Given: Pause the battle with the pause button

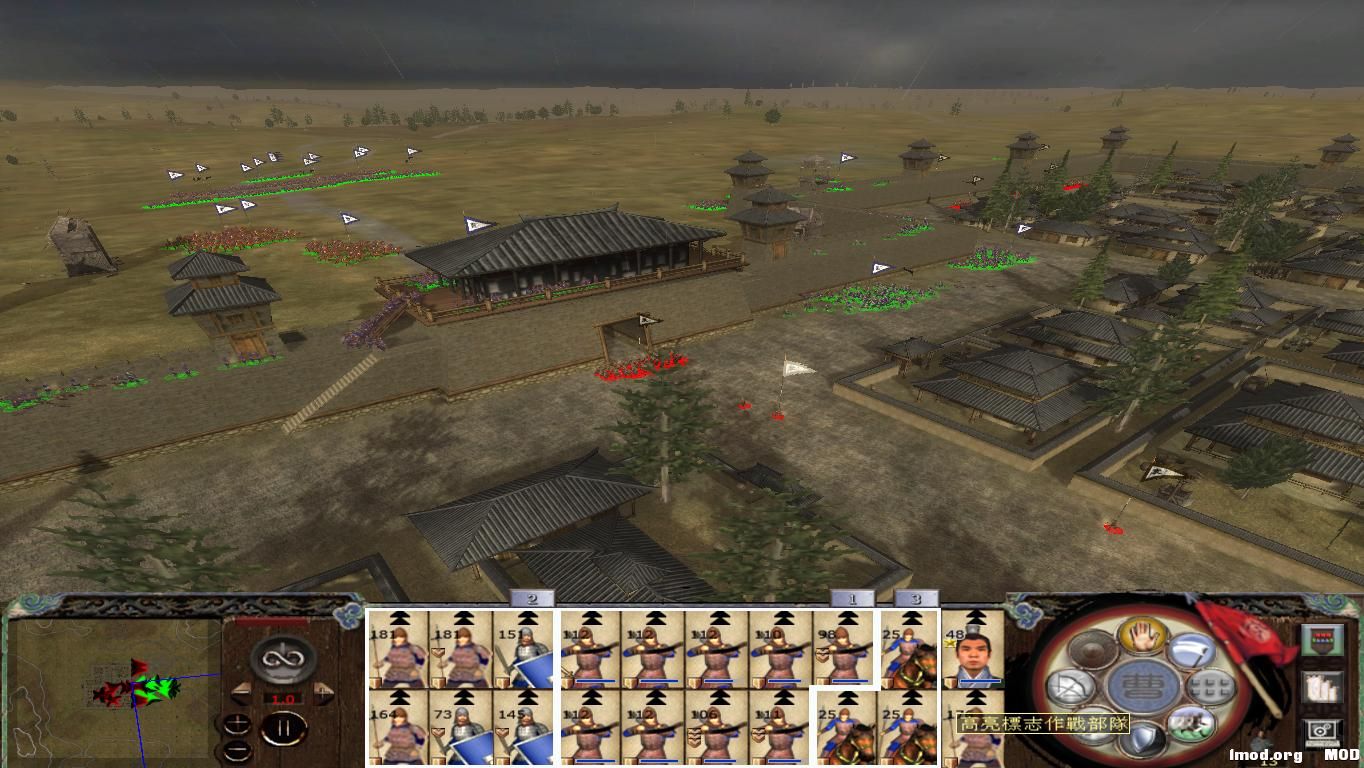Looking at the screenshot, I should coord(285,727).
